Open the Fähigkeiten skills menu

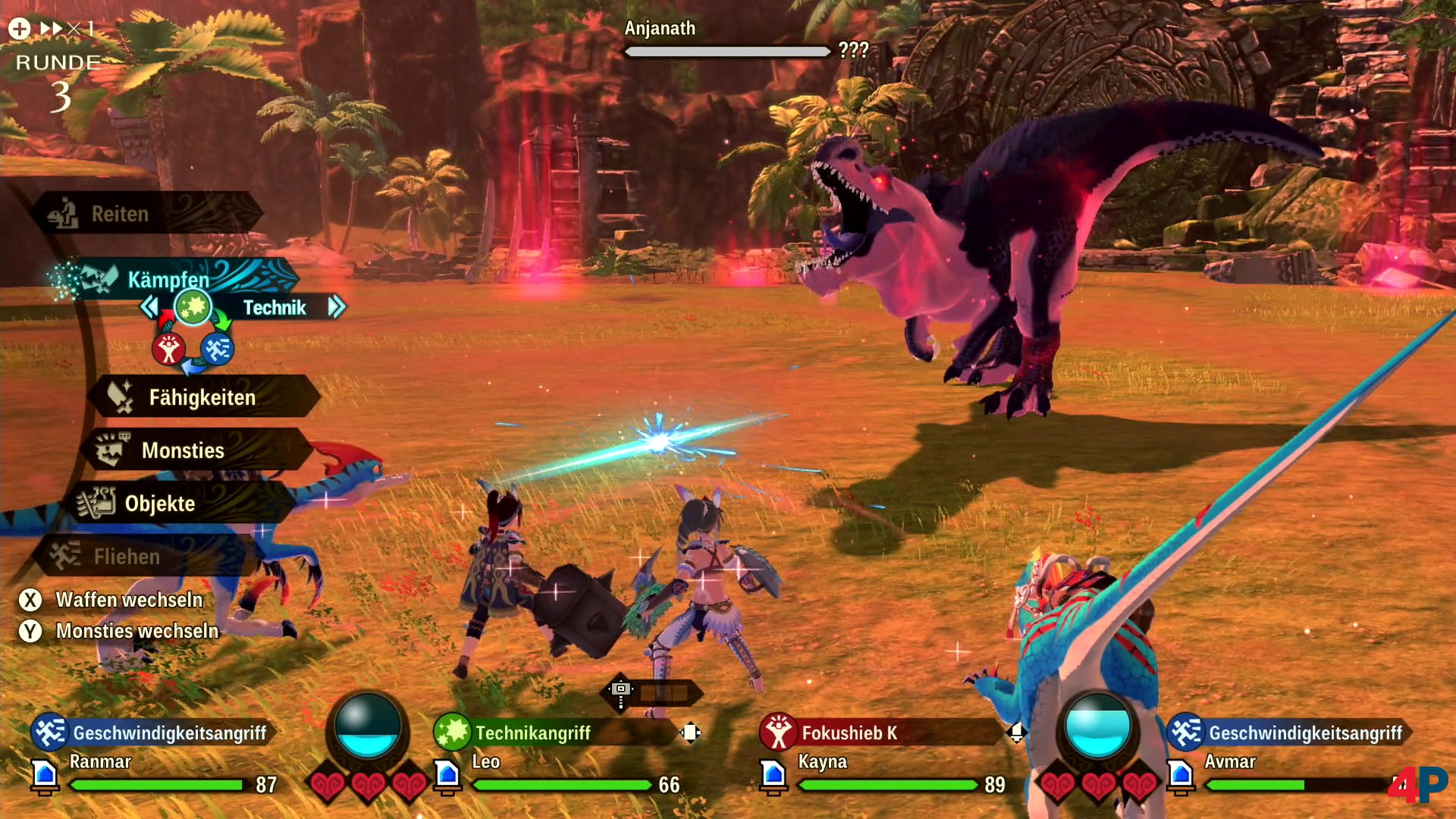[201, 397]
